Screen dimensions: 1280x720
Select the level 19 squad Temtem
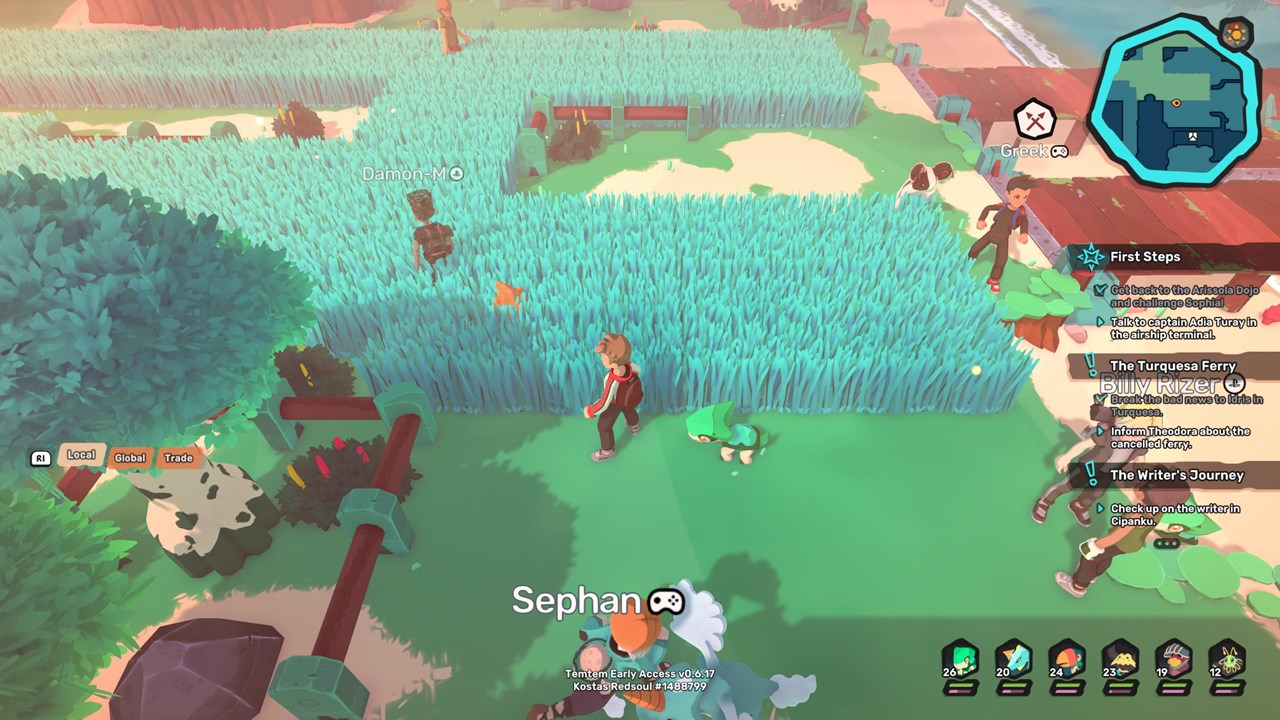[1174, 661]
